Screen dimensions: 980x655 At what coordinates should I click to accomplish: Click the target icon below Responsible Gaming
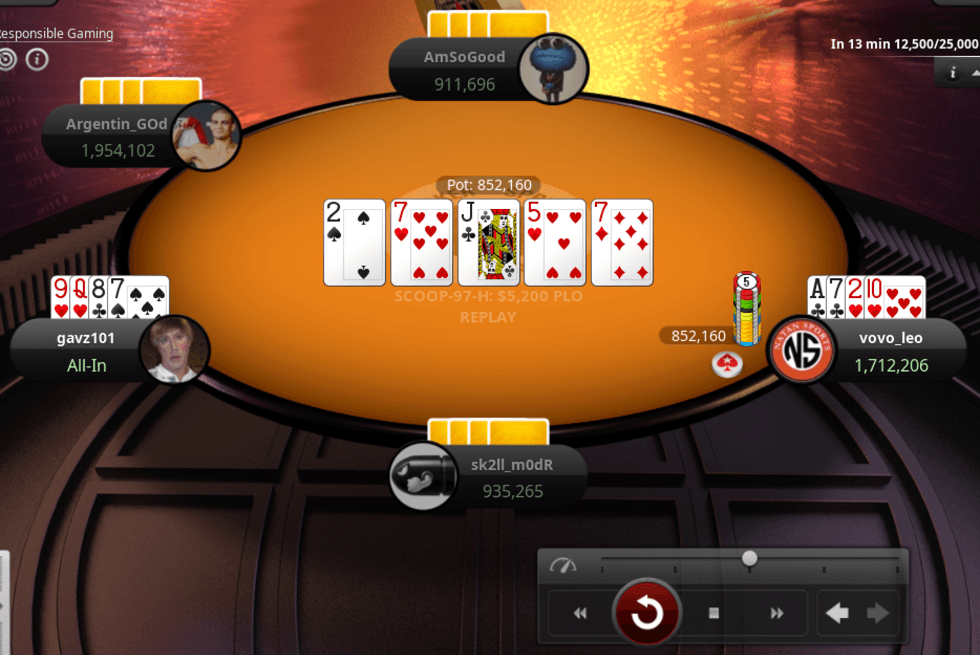point(7,60)
